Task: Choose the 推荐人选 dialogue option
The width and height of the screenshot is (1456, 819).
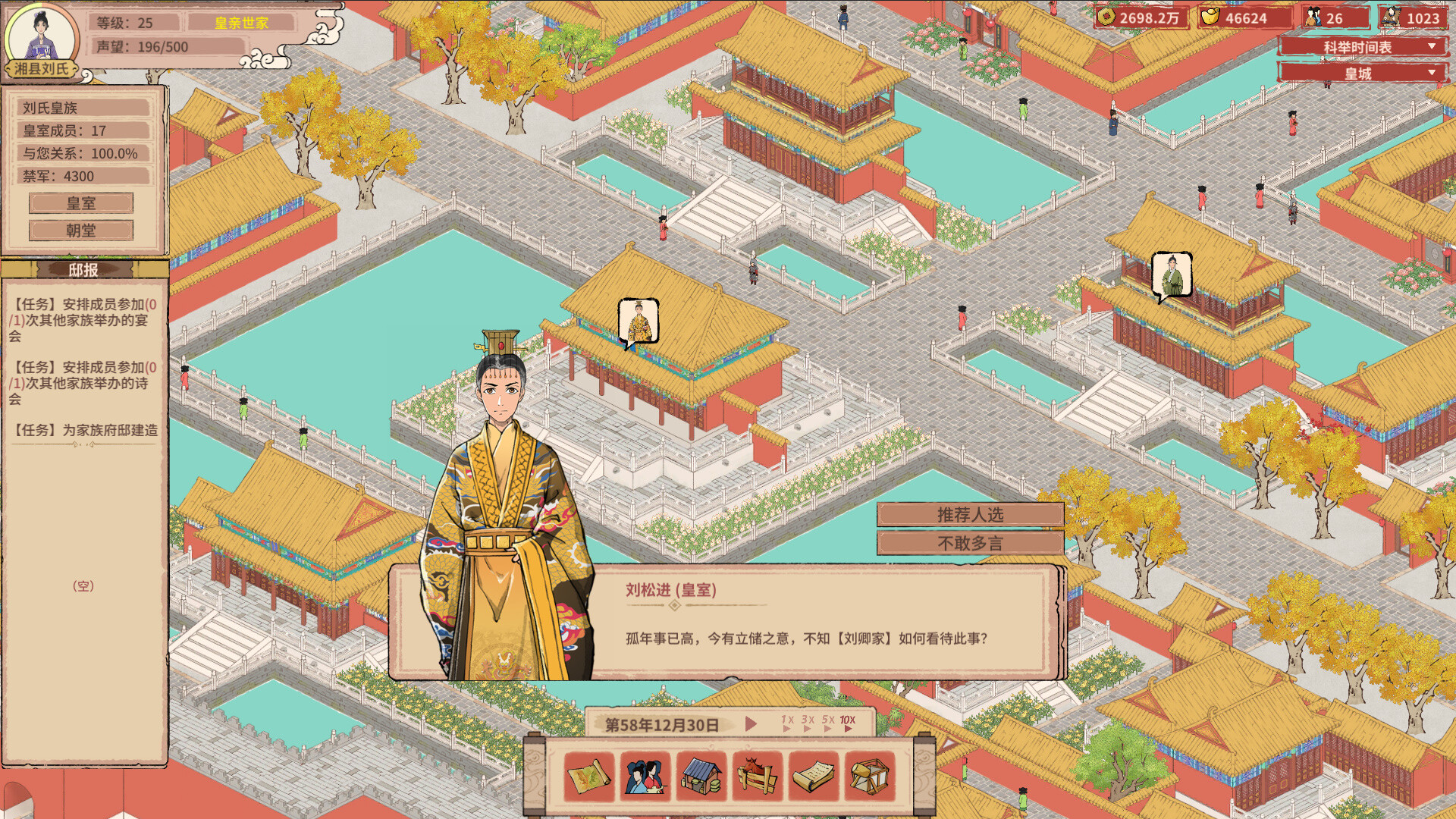Action: [x=971, y=515]
